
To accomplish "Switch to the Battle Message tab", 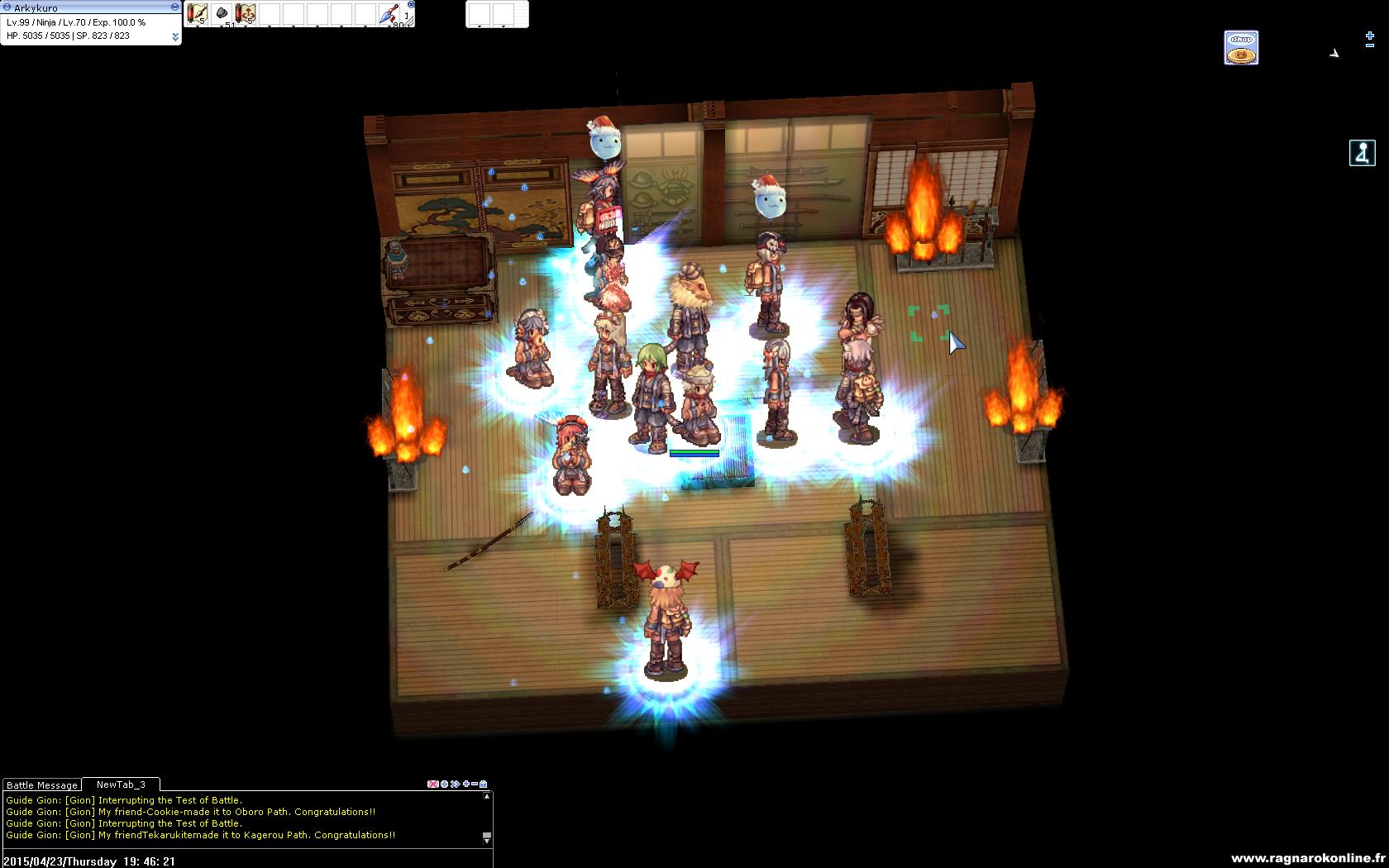I will click(42, 785).
